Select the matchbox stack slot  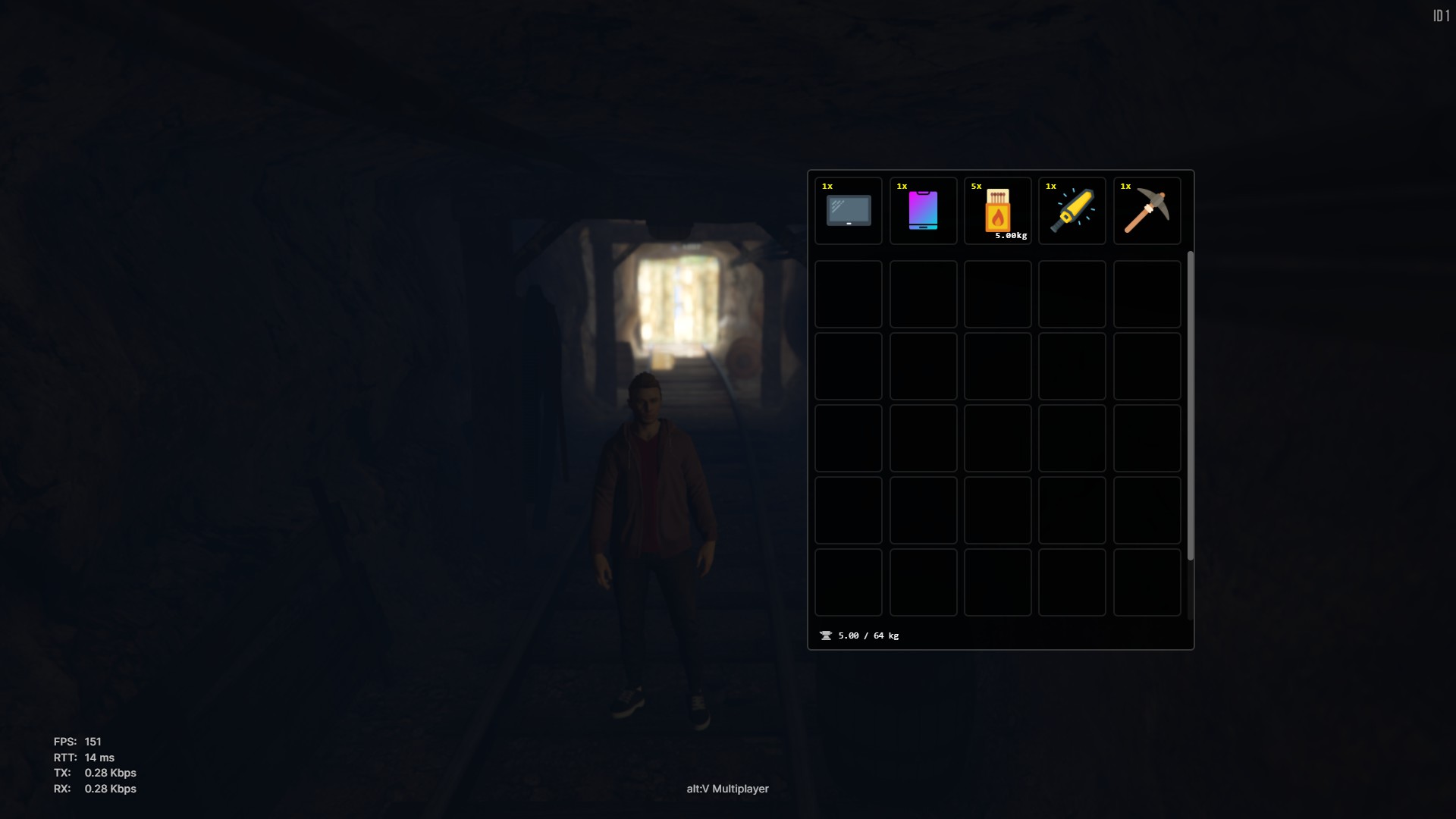pos(997,211)
